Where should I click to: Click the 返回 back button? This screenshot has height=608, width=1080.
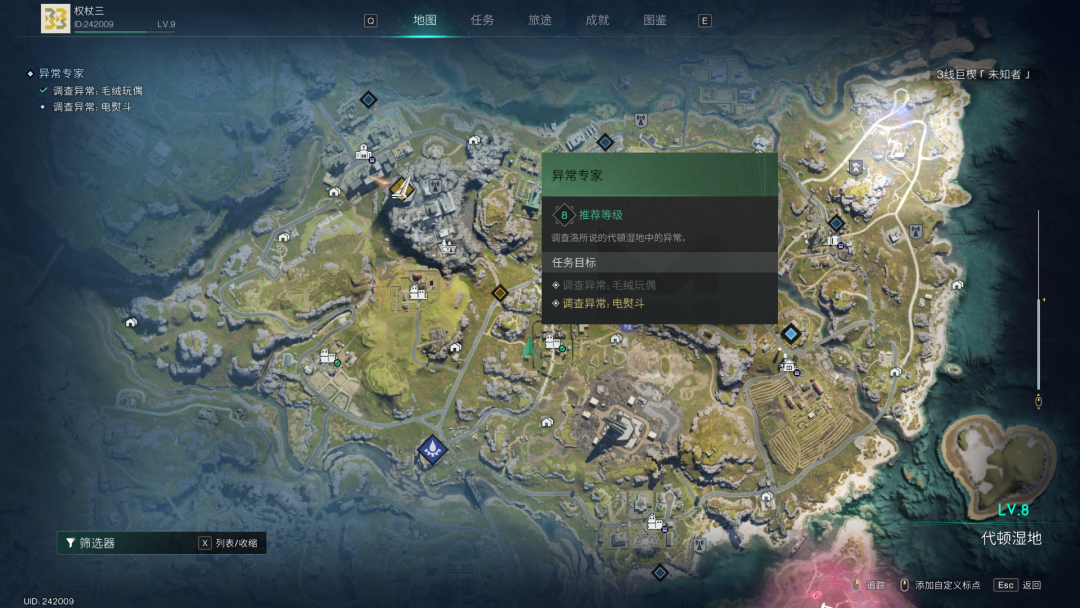(1019, 585)
